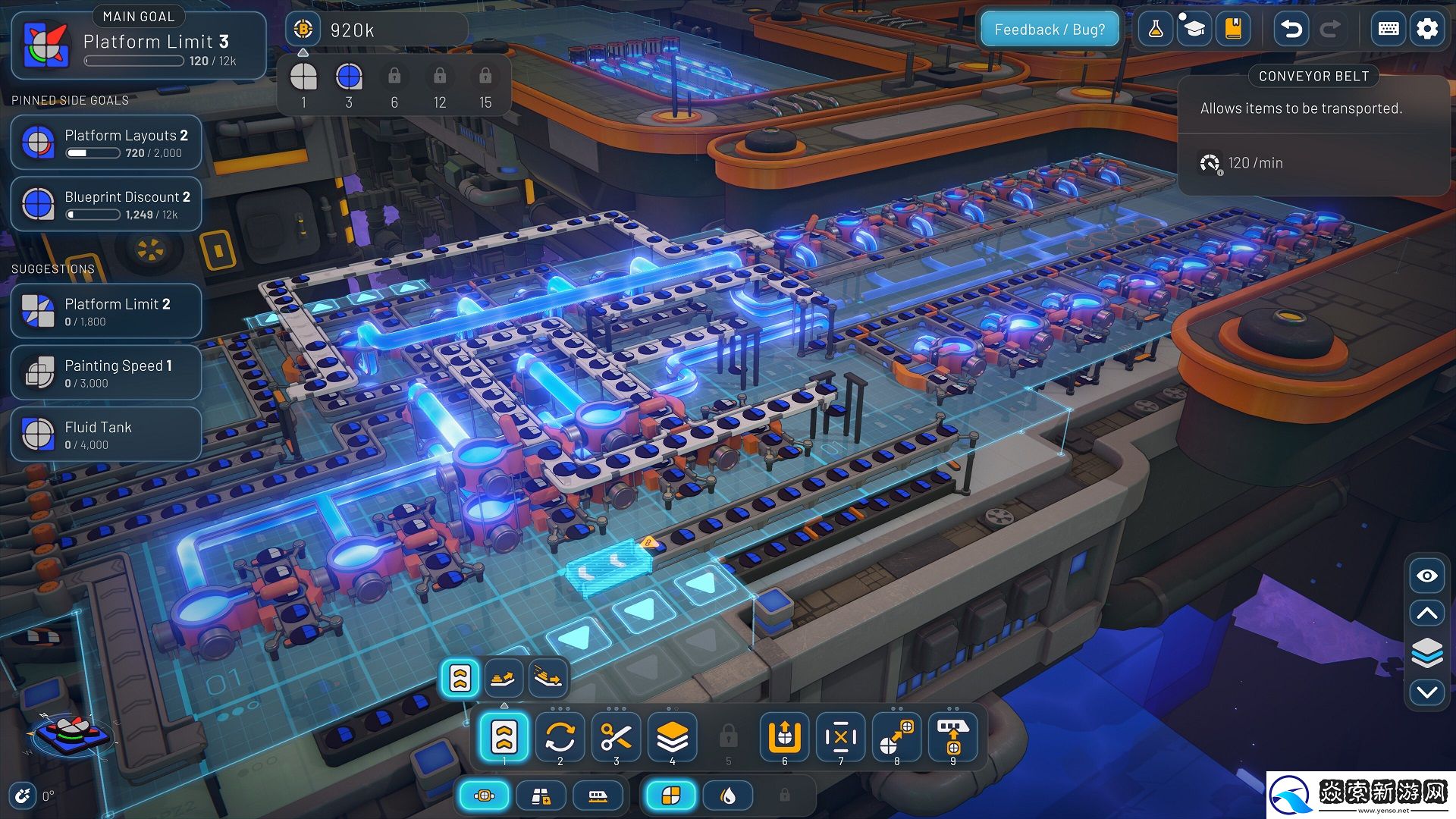Open the graduation cap tutorial icon
Image resolution: width=1456 pixels, height=819 pixels.
tap(1194, 30)
